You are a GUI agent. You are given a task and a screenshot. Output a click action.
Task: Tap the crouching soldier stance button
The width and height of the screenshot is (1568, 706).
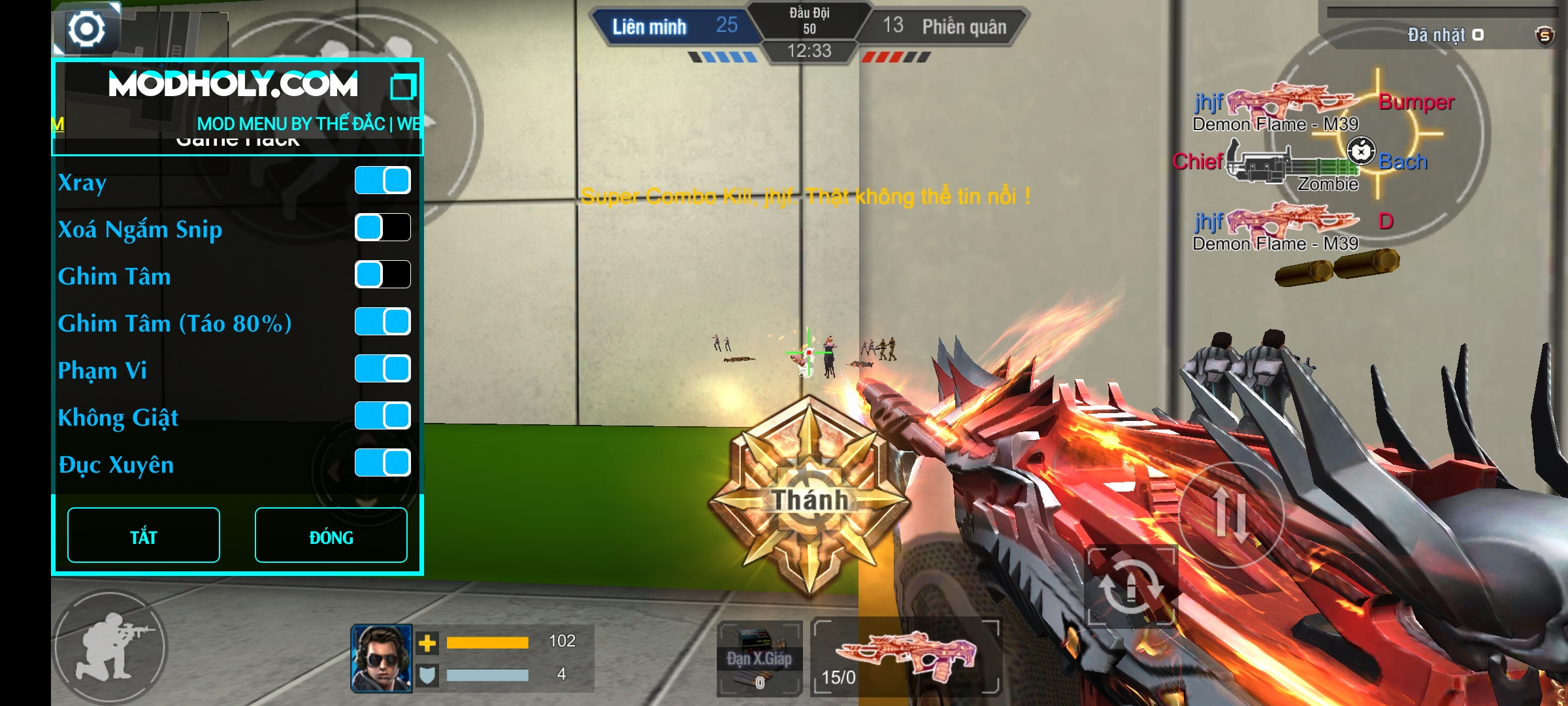click(110, 646)
